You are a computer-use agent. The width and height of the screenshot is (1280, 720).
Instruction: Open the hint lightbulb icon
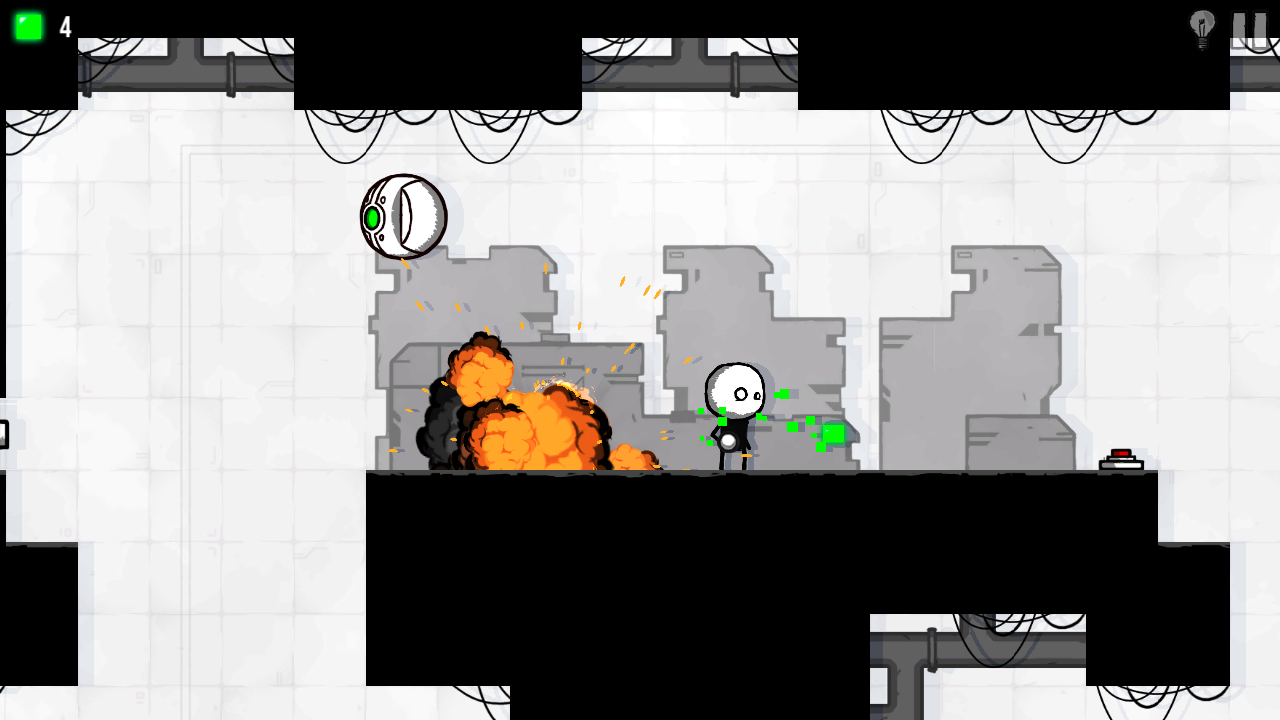[1200, 28]
